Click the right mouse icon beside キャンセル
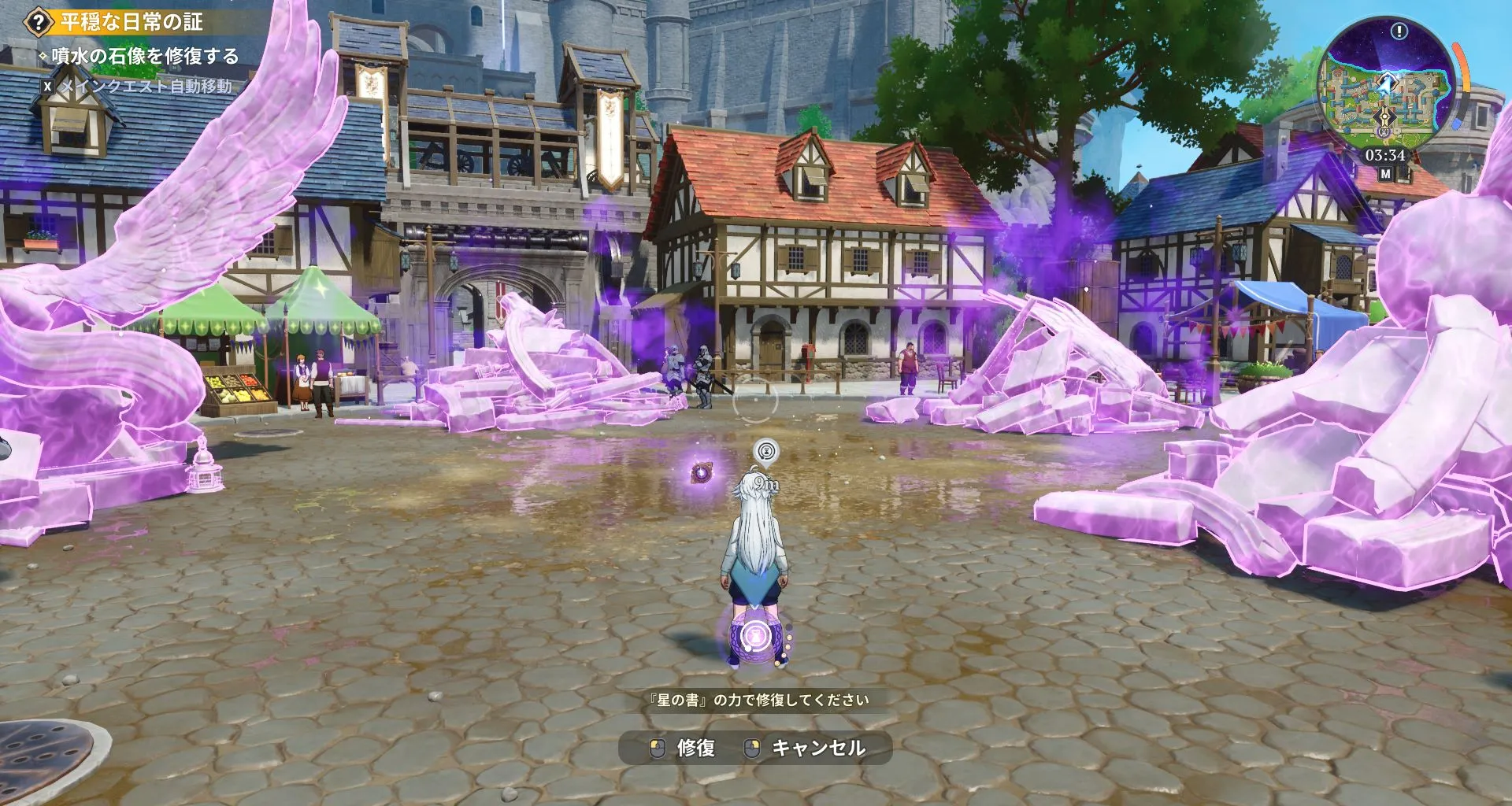Image resolution: width=1512 pixels, height=806 pixels. point(750,748)
